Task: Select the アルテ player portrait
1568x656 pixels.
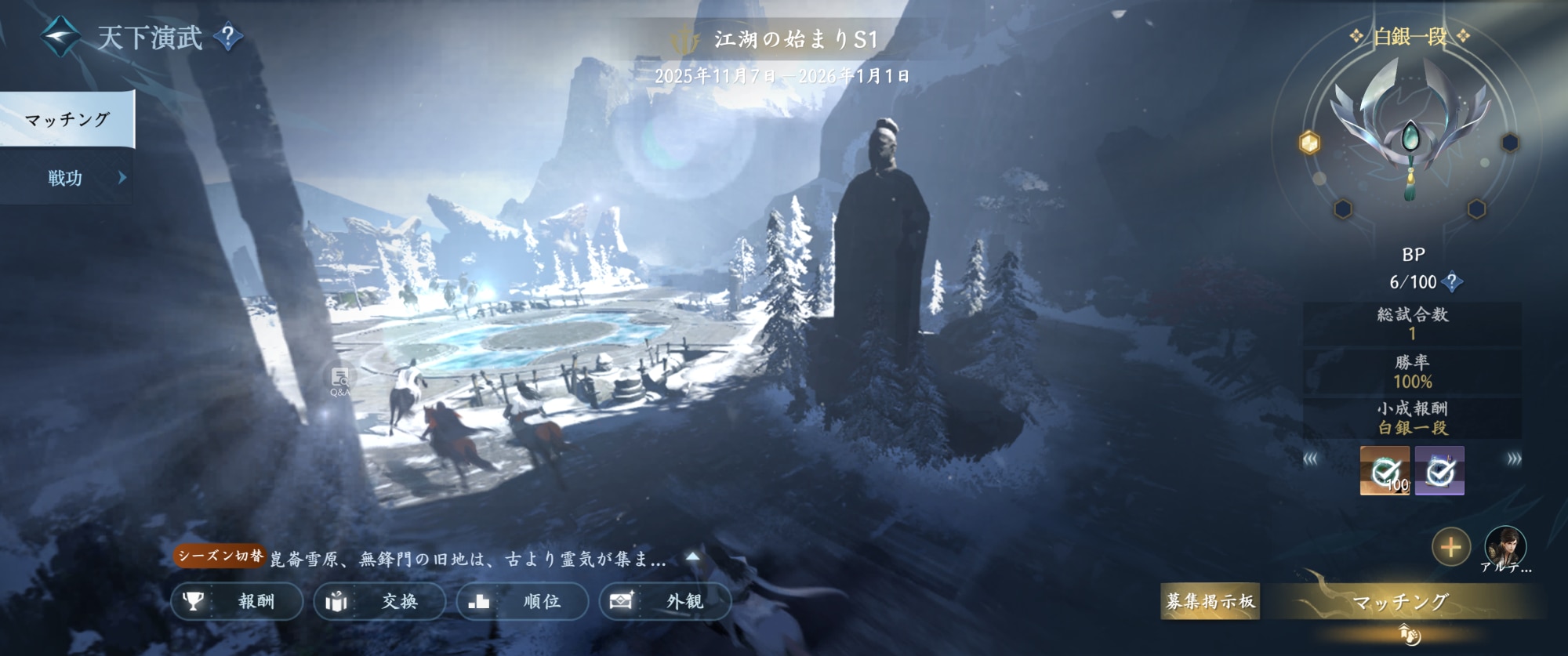Action: click(x=1505, y=546)
